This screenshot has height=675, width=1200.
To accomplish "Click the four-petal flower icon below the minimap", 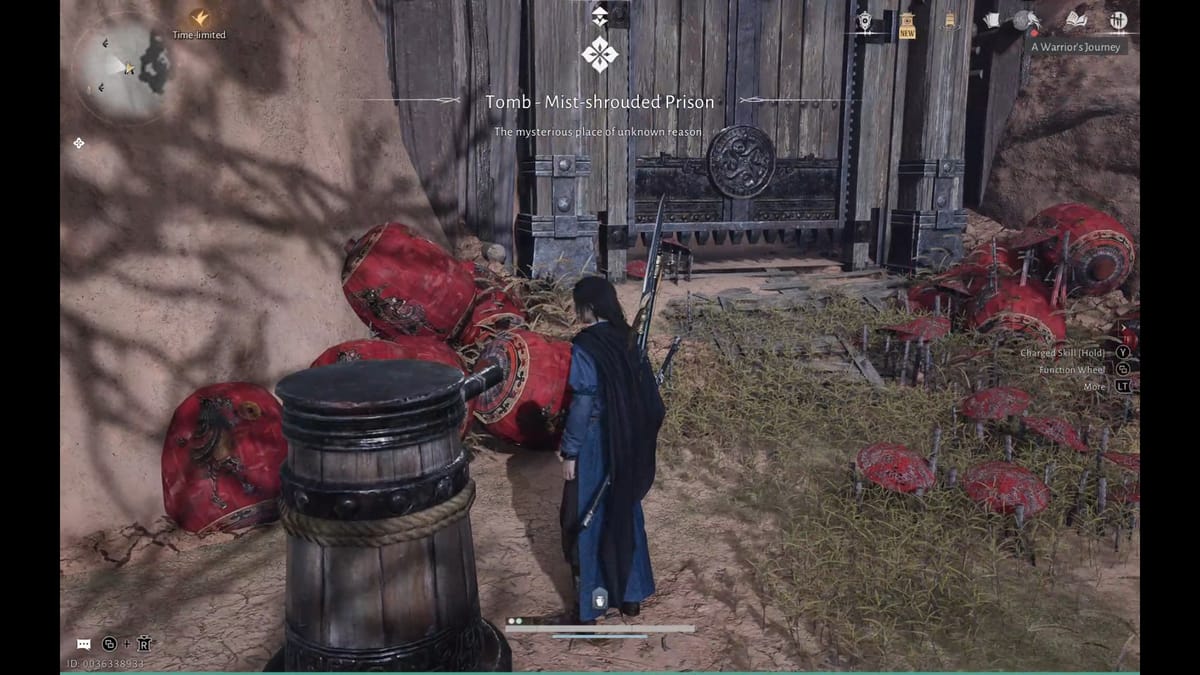I will (x=79, y=143).
